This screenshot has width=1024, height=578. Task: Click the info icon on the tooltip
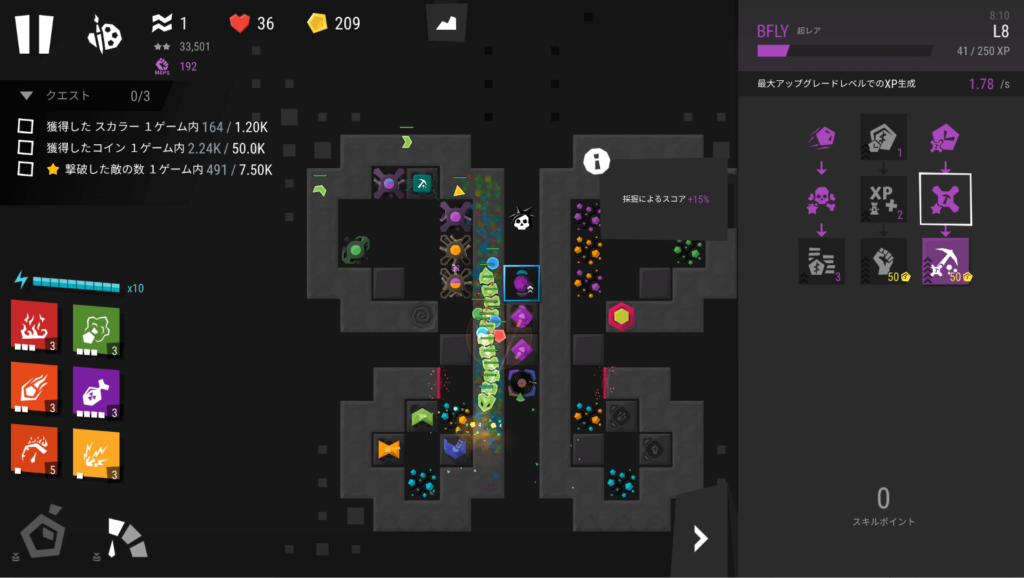[x=597, y=160]
